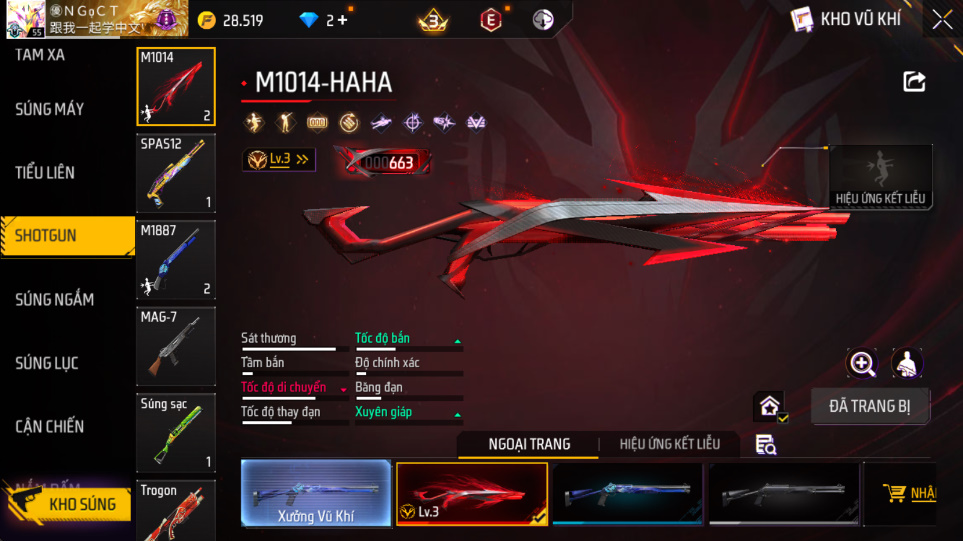The height and width of the screenshot is (541, 963).
Task: Select the Súng Ngắm category
Action: point(55,300)
